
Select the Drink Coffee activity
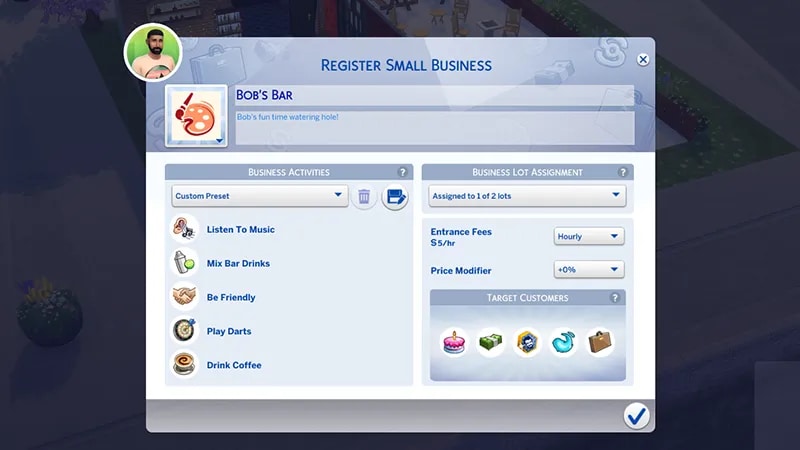[234, 366]
